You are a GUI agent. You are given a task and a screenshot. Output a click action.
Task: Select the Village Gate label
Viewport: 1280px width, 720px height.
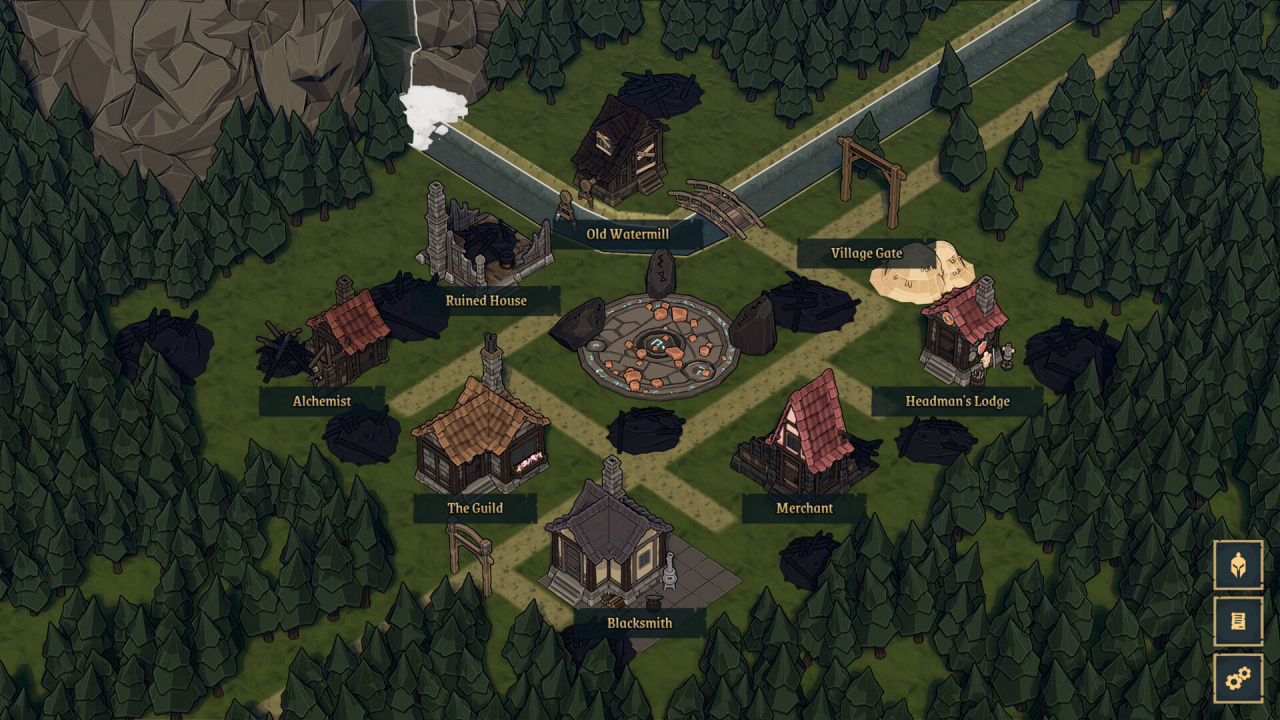tap(866, 253)
